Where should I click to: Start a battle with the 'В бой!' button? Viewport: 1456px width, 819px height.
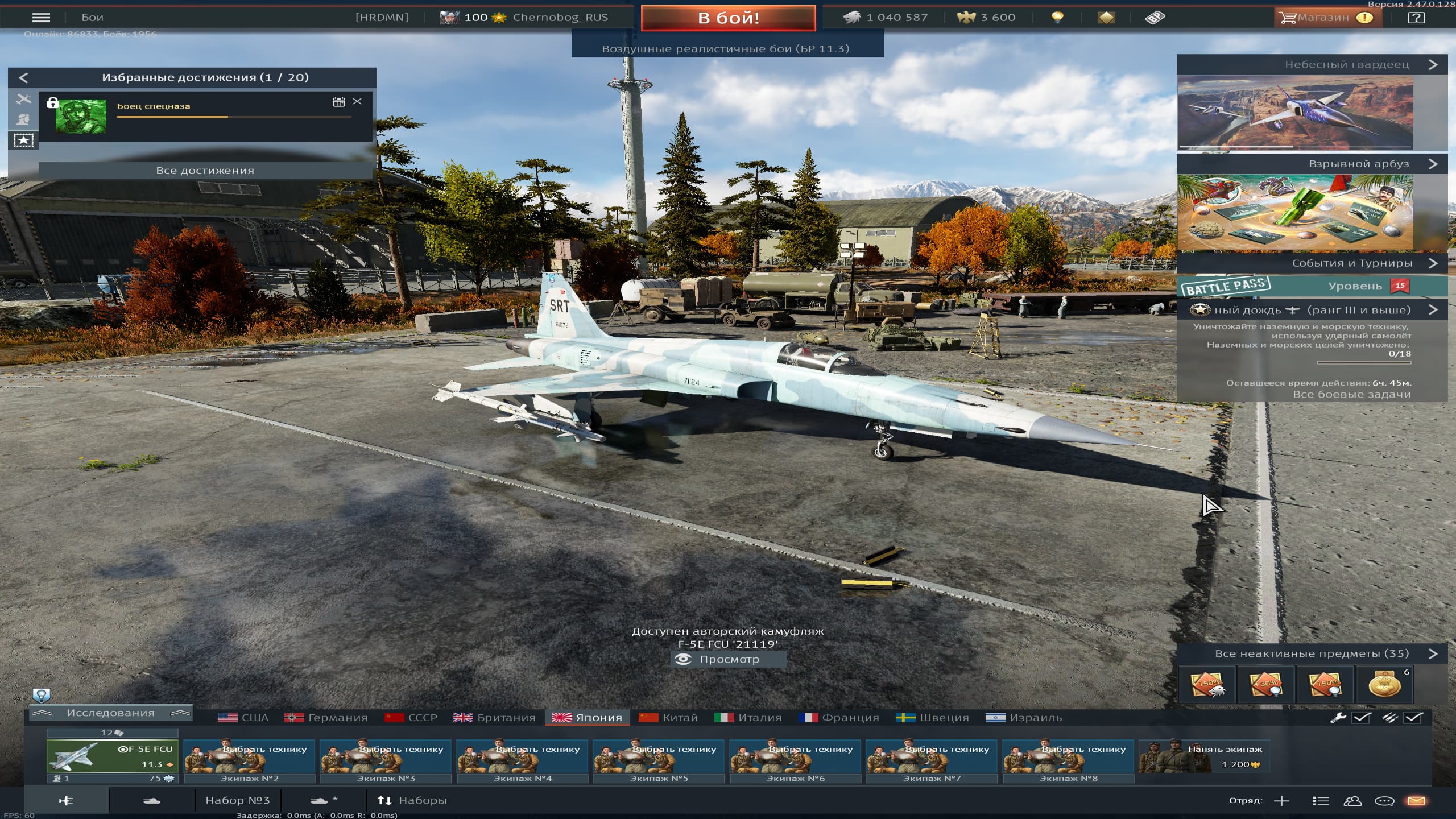728,18
